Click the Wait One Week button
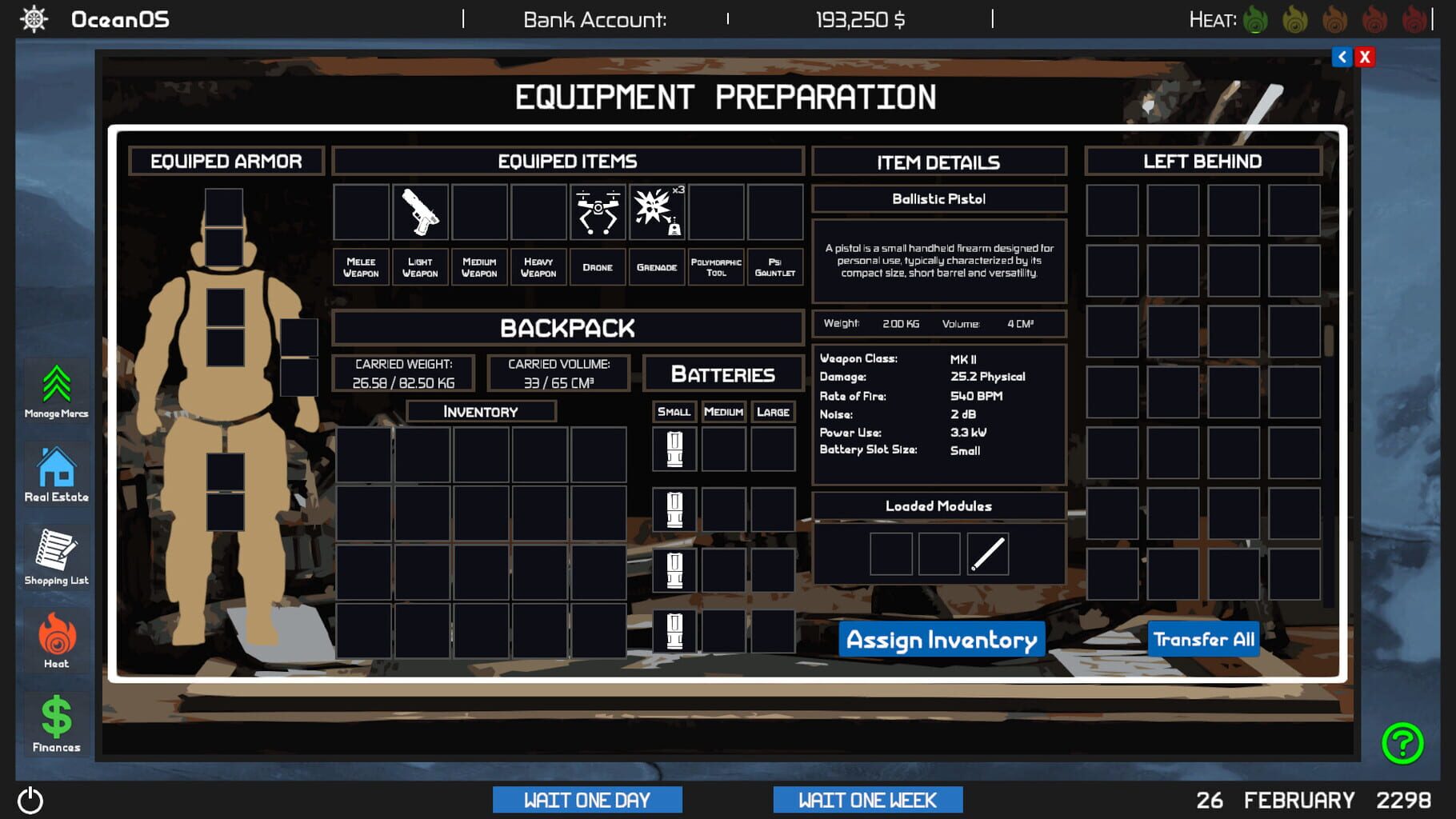 coord(867,800)
